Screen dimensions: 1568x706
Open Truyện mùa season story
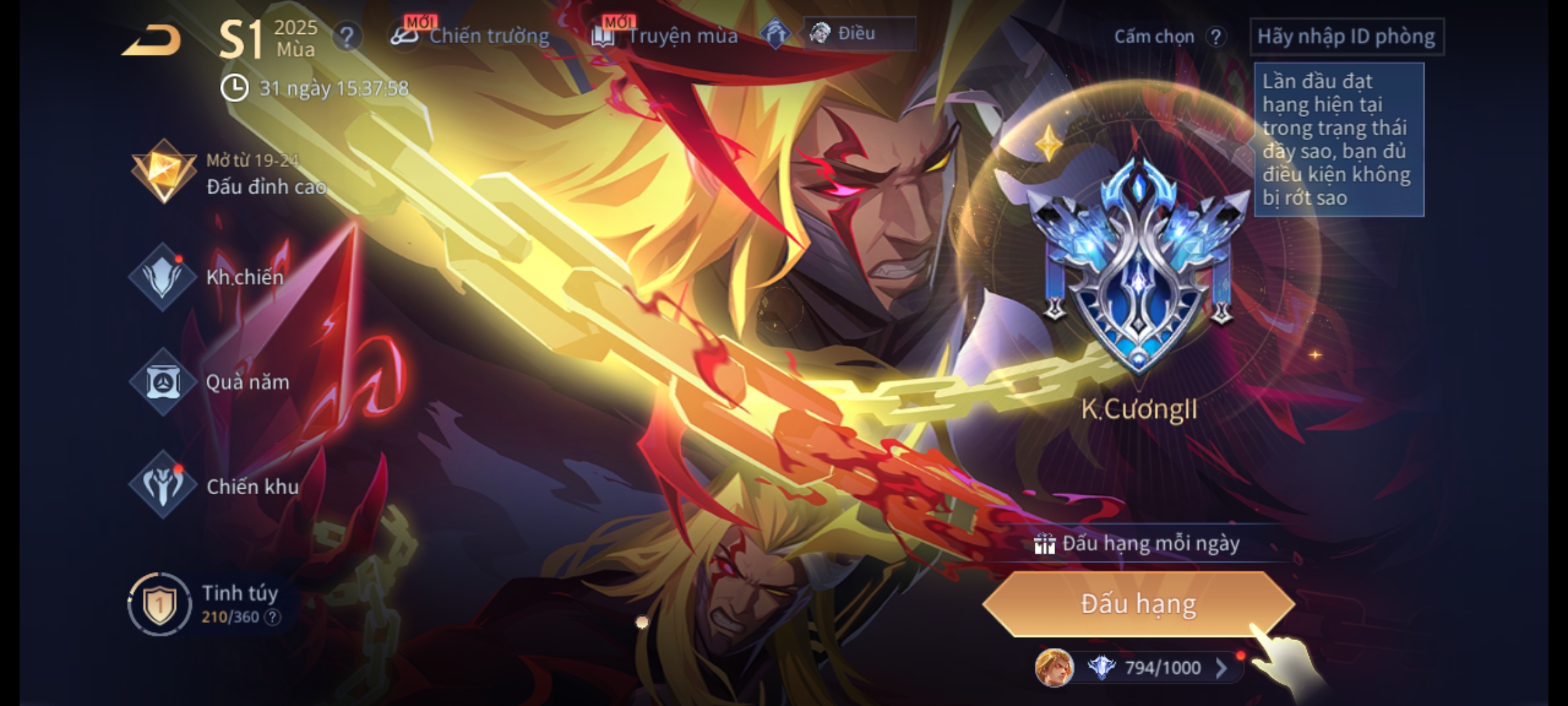(x=666, y=35)
